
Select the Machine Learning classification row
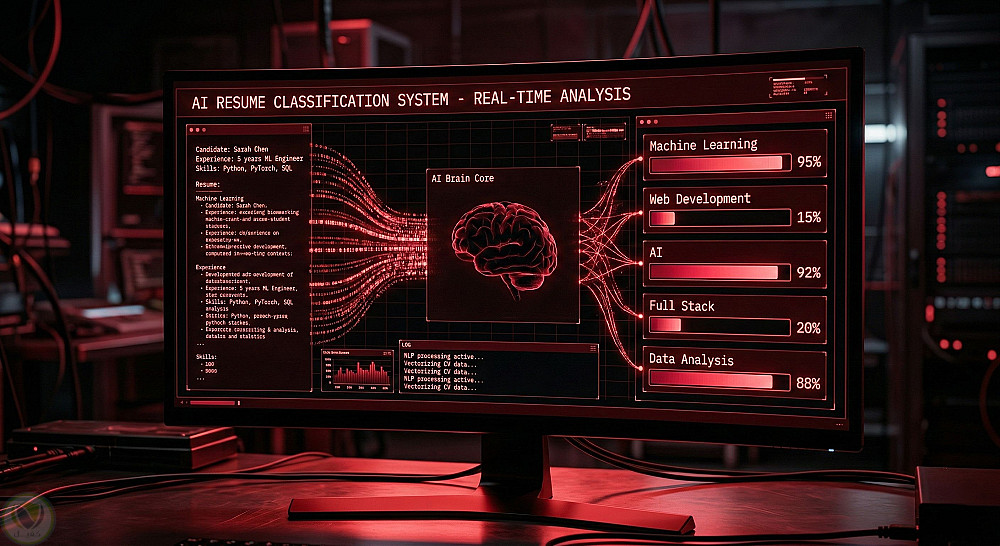pos(735,154)
